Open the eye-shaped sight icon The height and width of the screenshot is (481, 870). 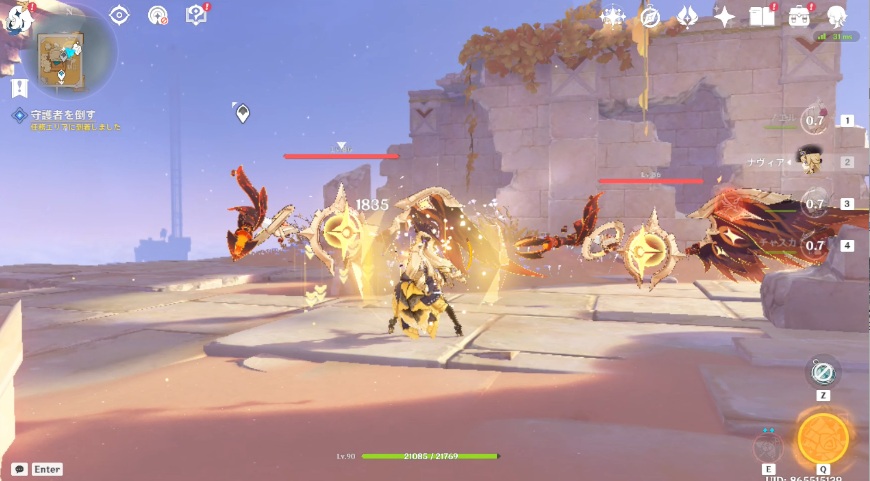coord(120,15)
